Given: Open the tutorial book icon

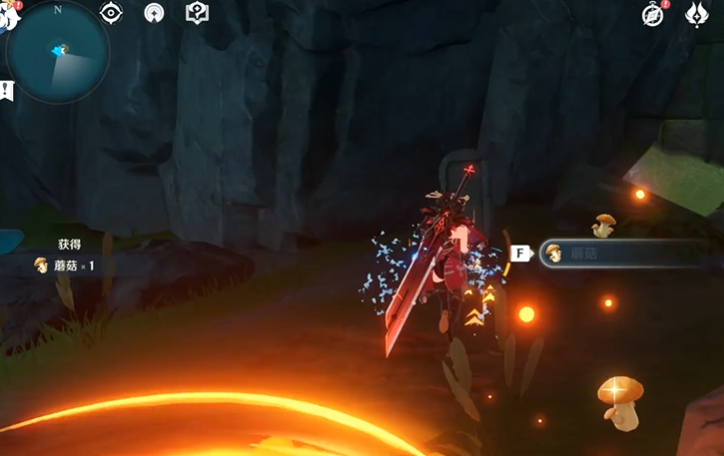Looking at the screenshot, I should point(197,13).
